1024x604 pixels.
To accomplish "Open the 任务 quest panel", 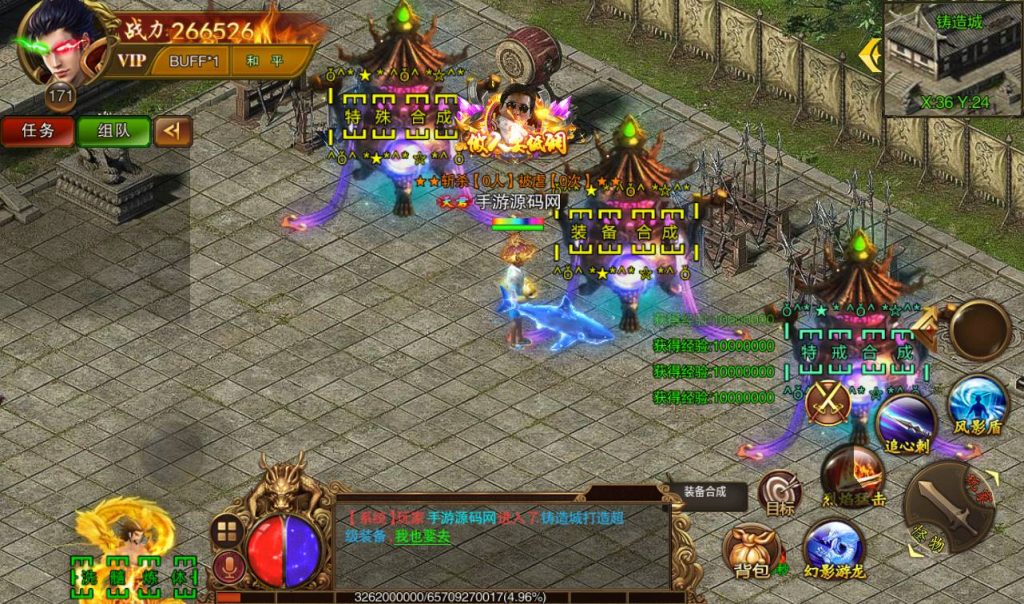I will [x=38, y=131].
